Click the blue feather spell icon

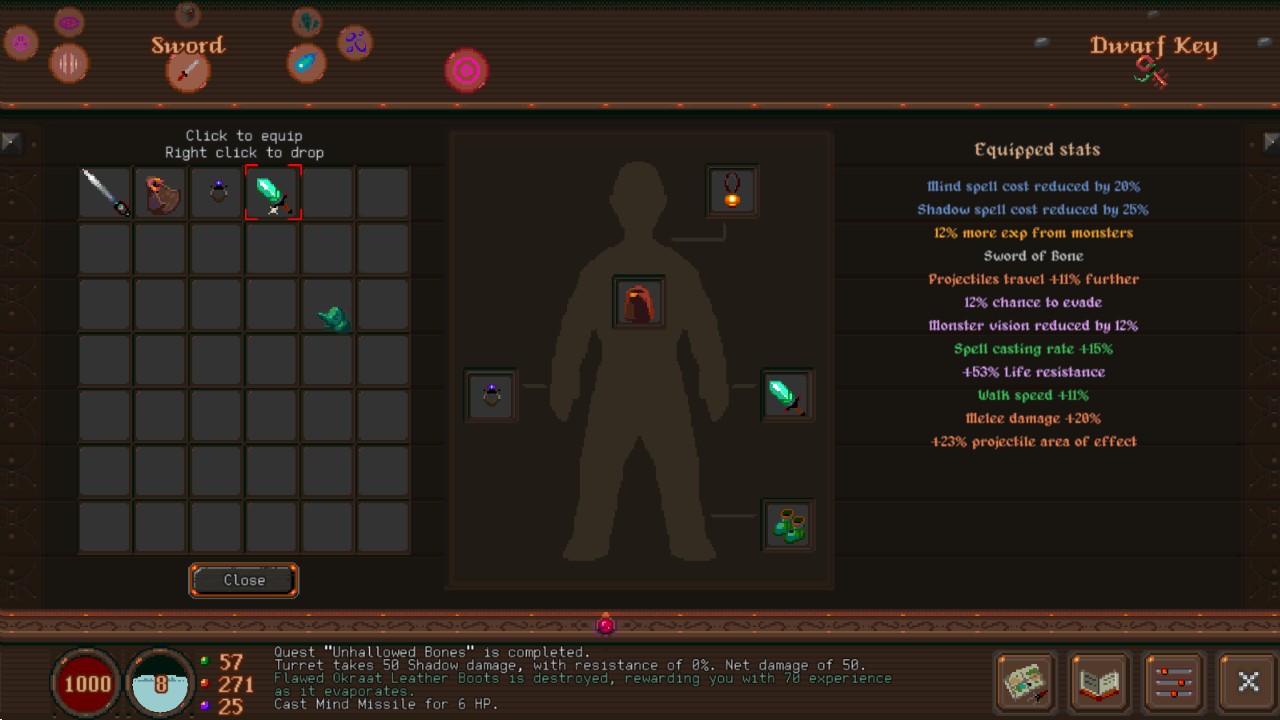(x=307, y=61)
